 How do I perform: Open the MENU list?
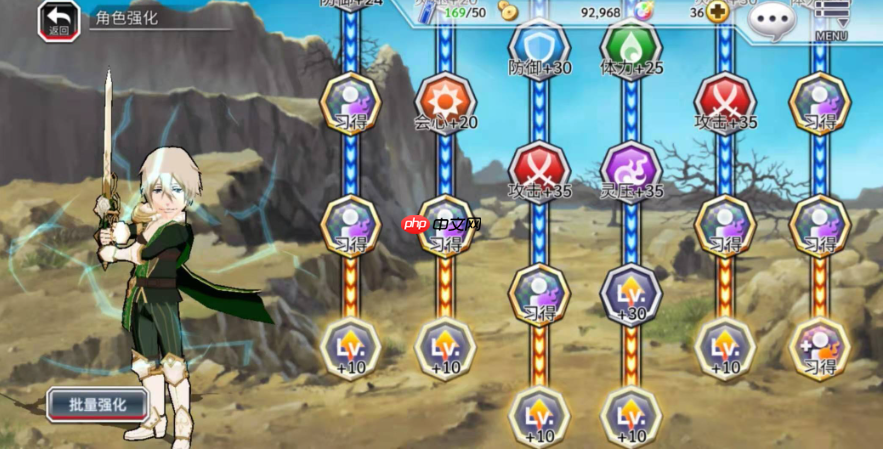(831, 19)
